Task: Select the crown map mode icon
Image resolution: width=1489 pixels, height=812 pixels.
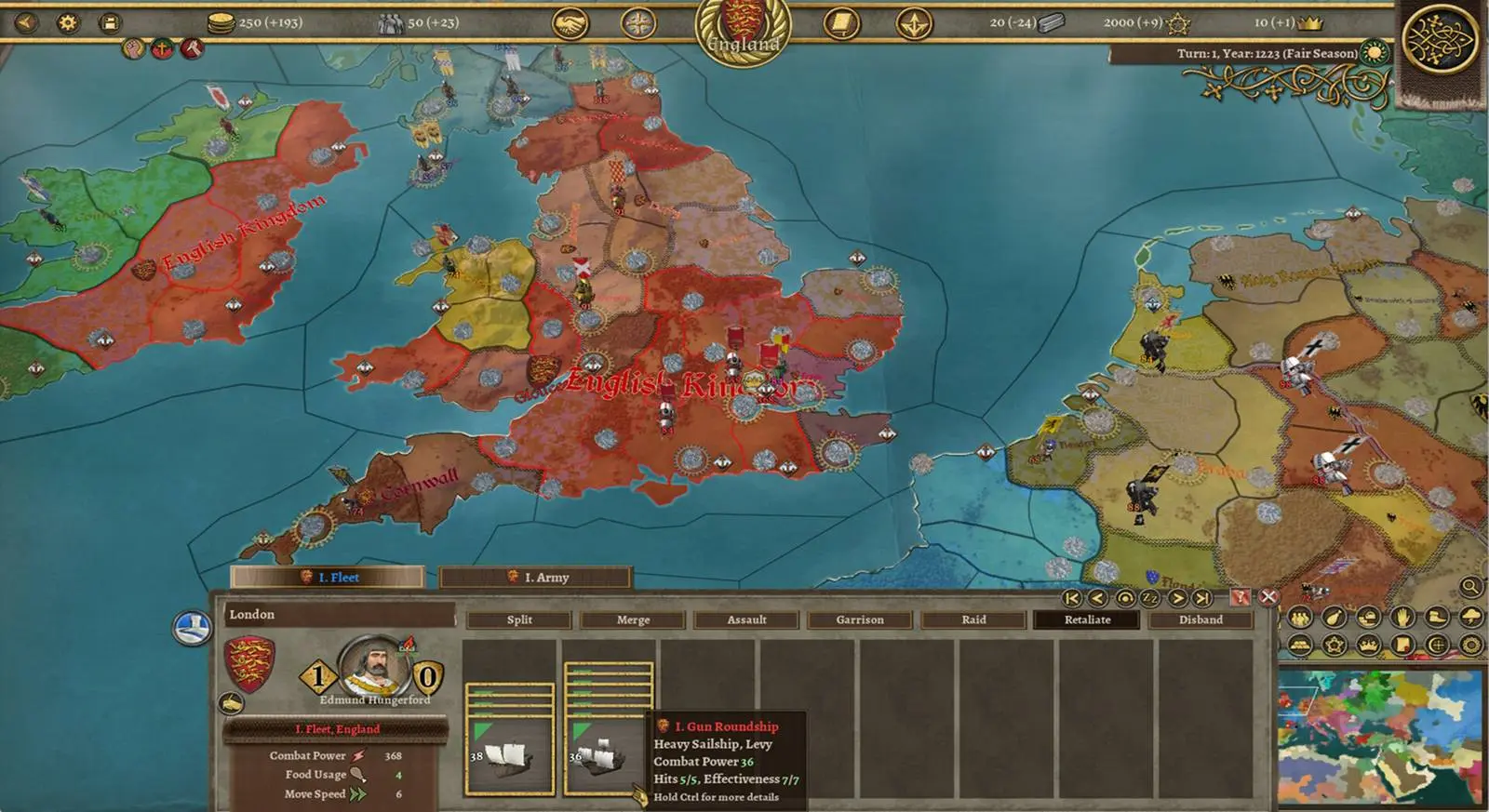Action: (x=1368, y=644)
